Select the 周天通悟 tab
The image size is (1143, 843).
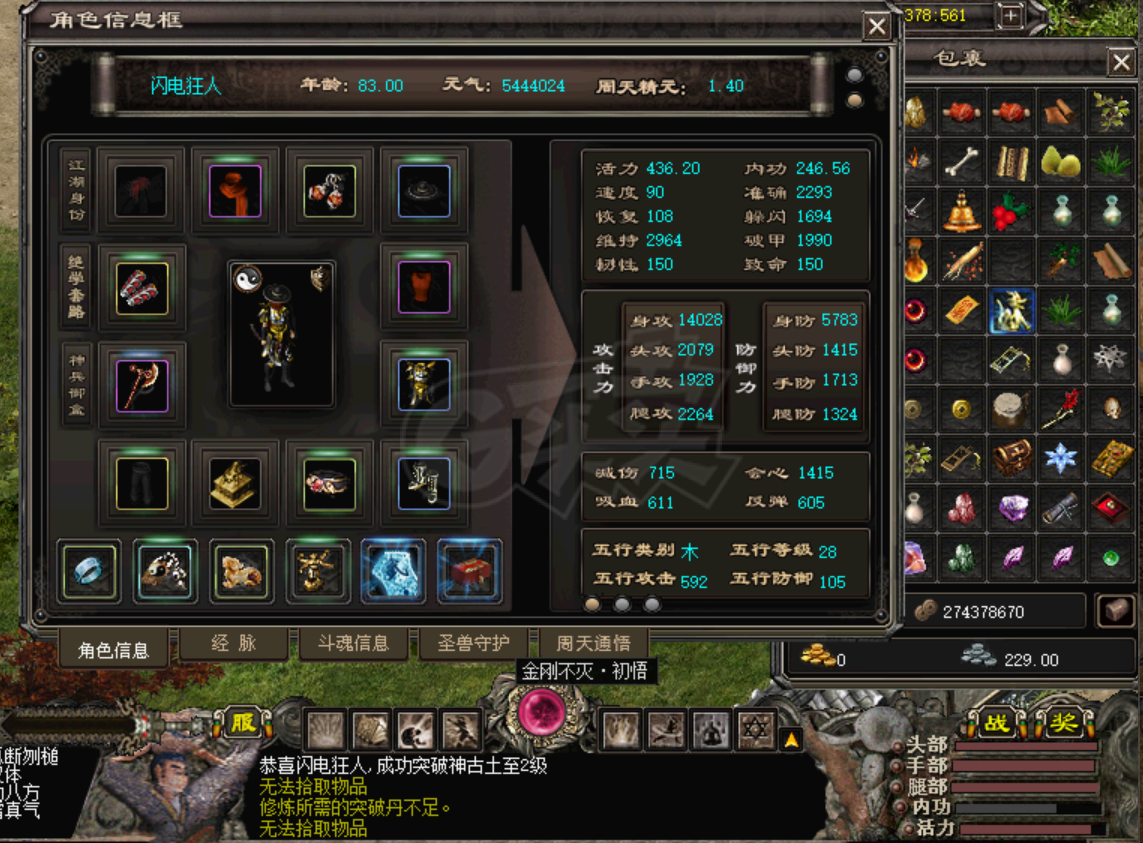(593, 645)
